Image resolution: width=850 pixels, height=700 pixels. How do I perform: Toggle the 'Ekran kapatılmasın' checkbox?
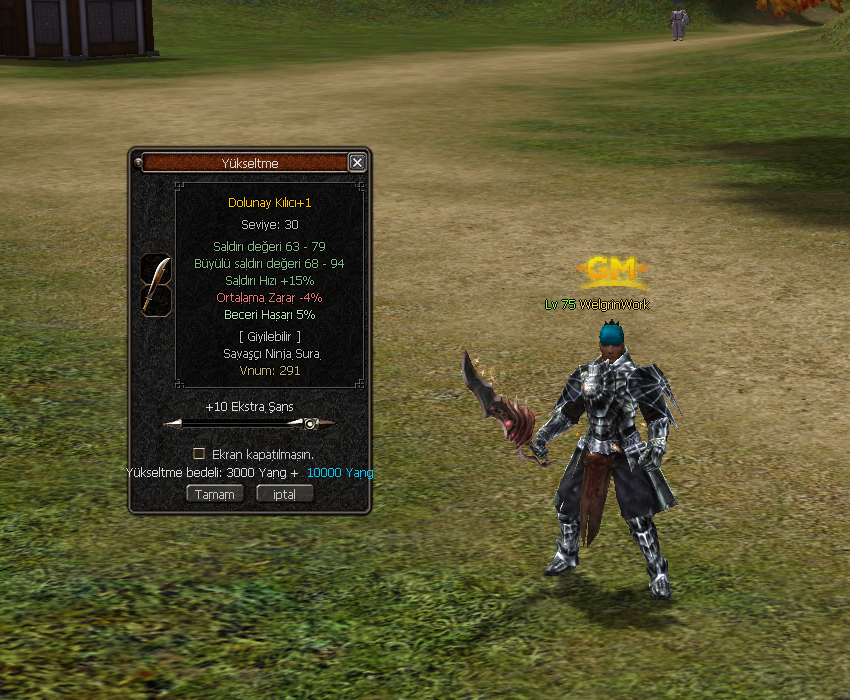199,453
